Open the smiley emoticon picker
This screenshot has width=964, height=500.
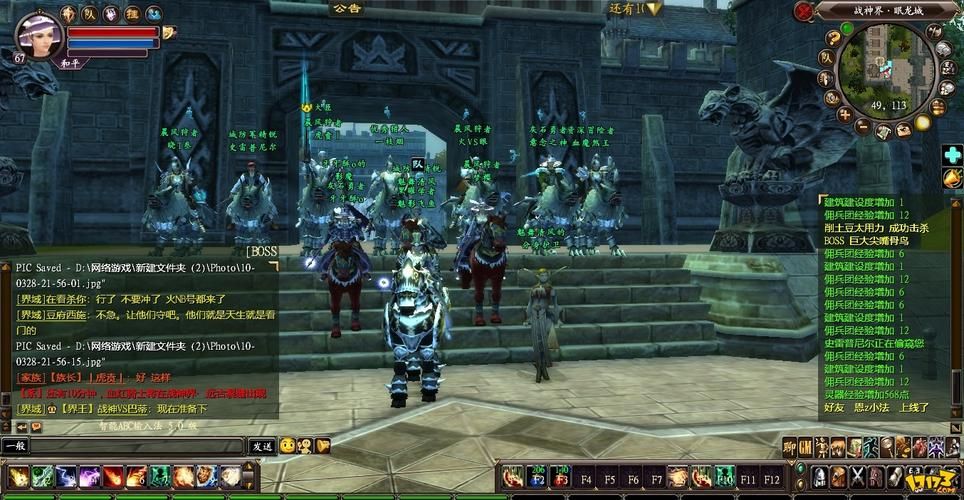tap(287, 446)
